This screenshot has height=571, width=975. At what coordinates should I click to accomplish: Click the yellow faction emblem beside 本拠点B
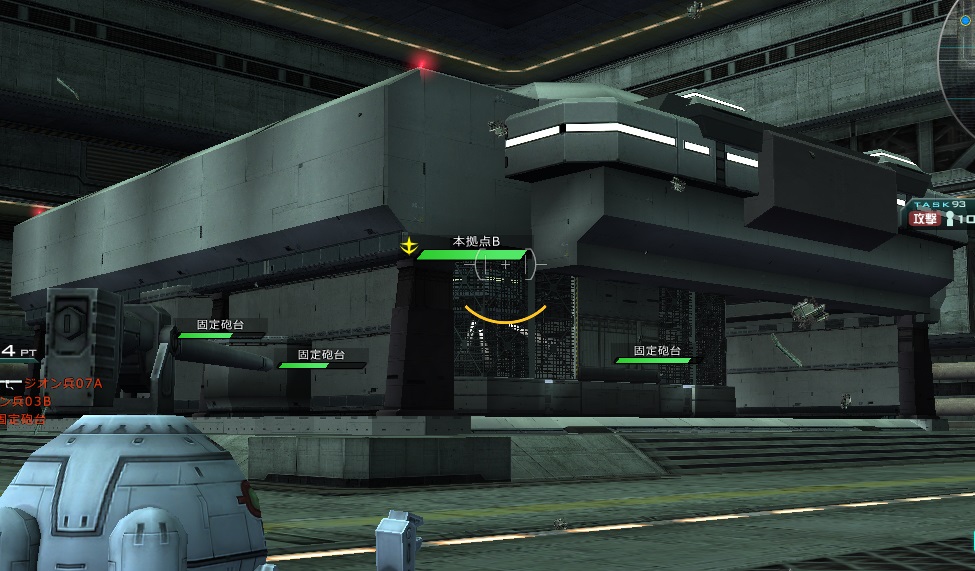click(408, 246)
